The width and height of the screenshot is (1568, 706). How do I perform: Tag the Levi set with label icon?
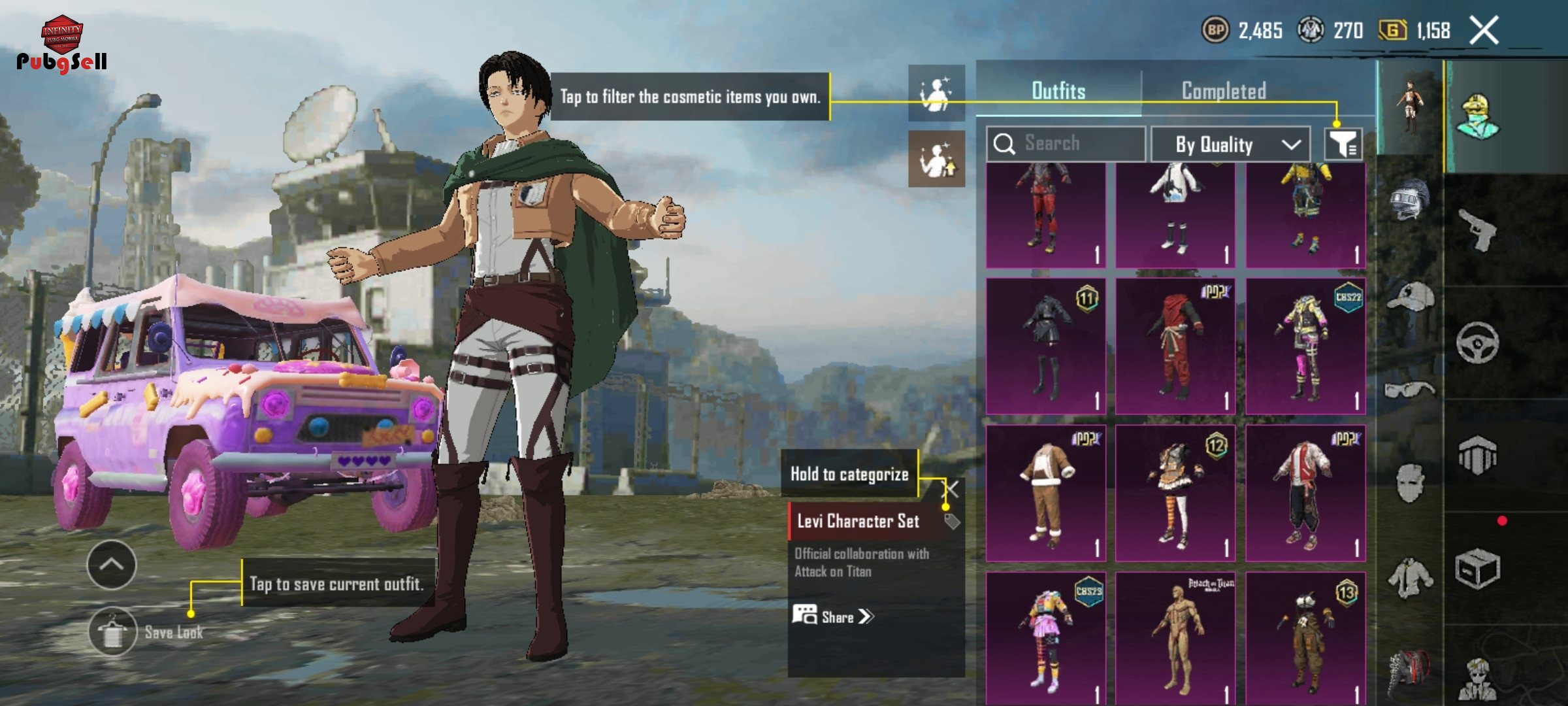pos(952,521)
